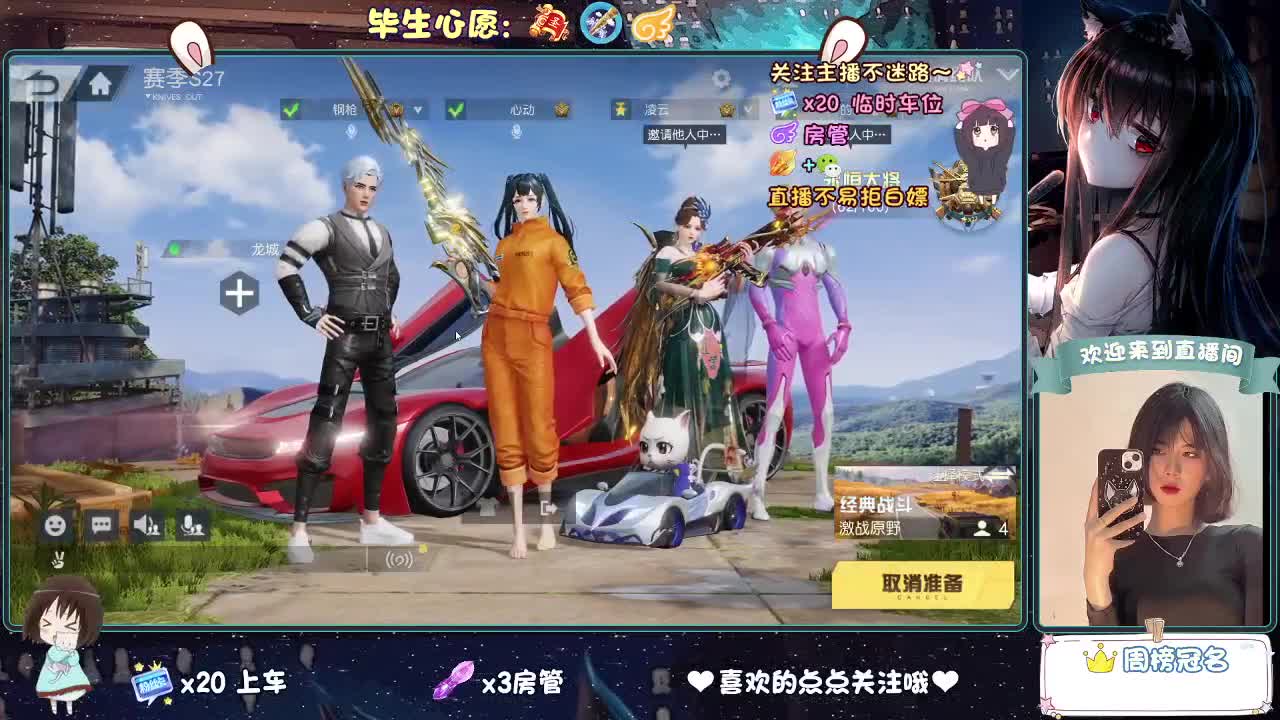Viewport: 1280px width, 720px height.
Task: Toggle the ready checkmark beside 心动
Action: click(x=454, y=110)
